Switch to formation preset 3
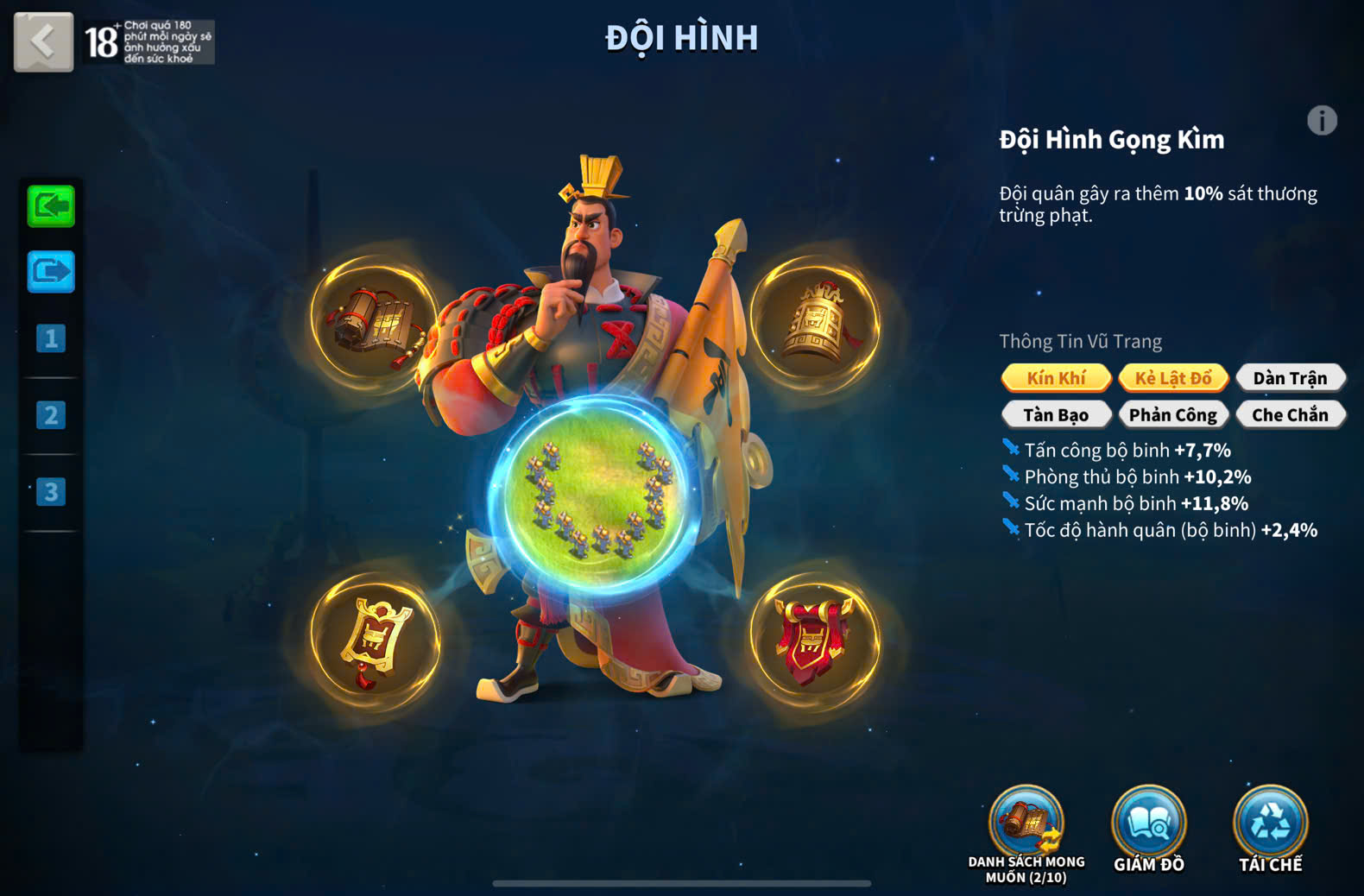The image size is (1364, 896). (51, 492)
